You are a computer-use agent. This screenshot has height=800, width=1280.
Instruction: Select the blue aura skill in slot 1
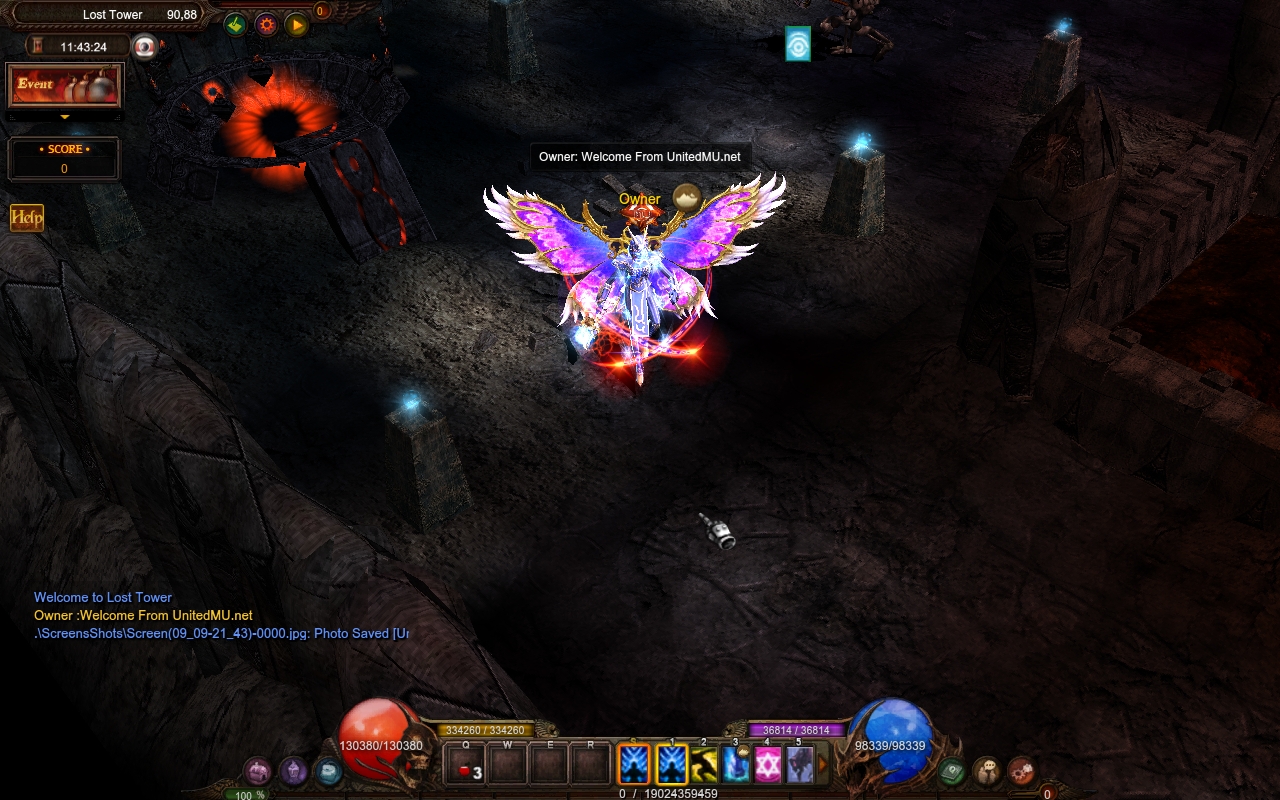(672, 765)
